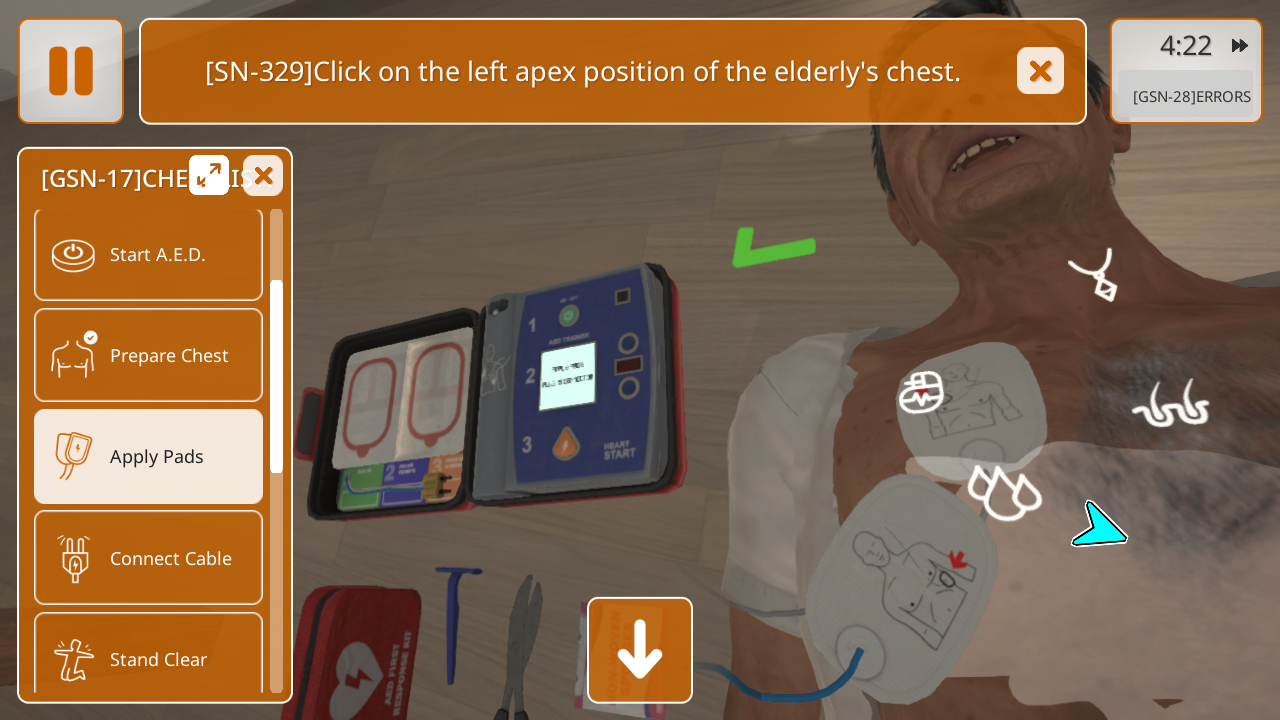1280x720 pixels.
Task: Click the water droplets icon
Action: click(1003, 492)
